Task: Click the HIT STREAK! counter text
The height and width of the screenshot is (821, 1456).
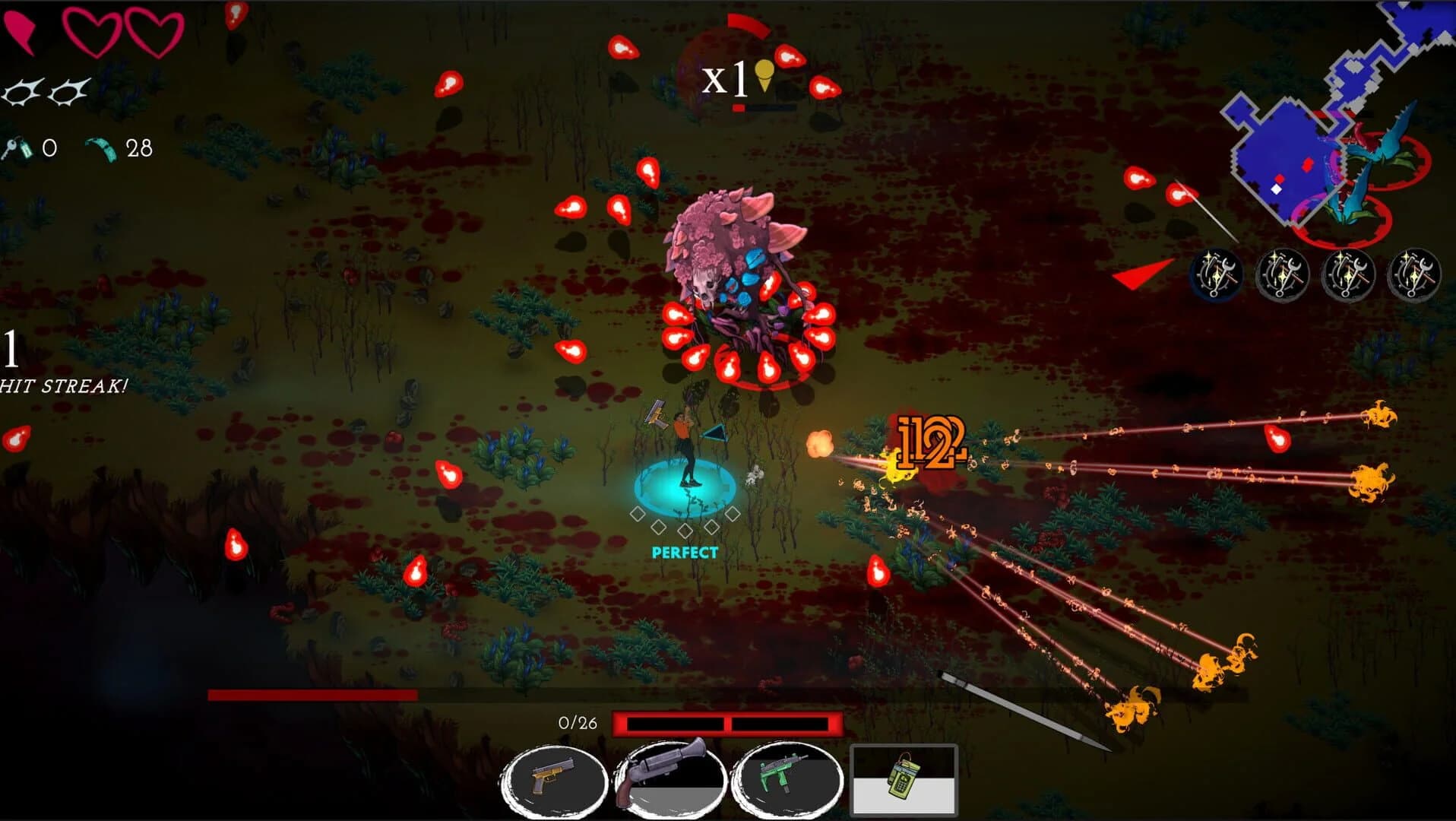Action: click(x=65, y=385)
